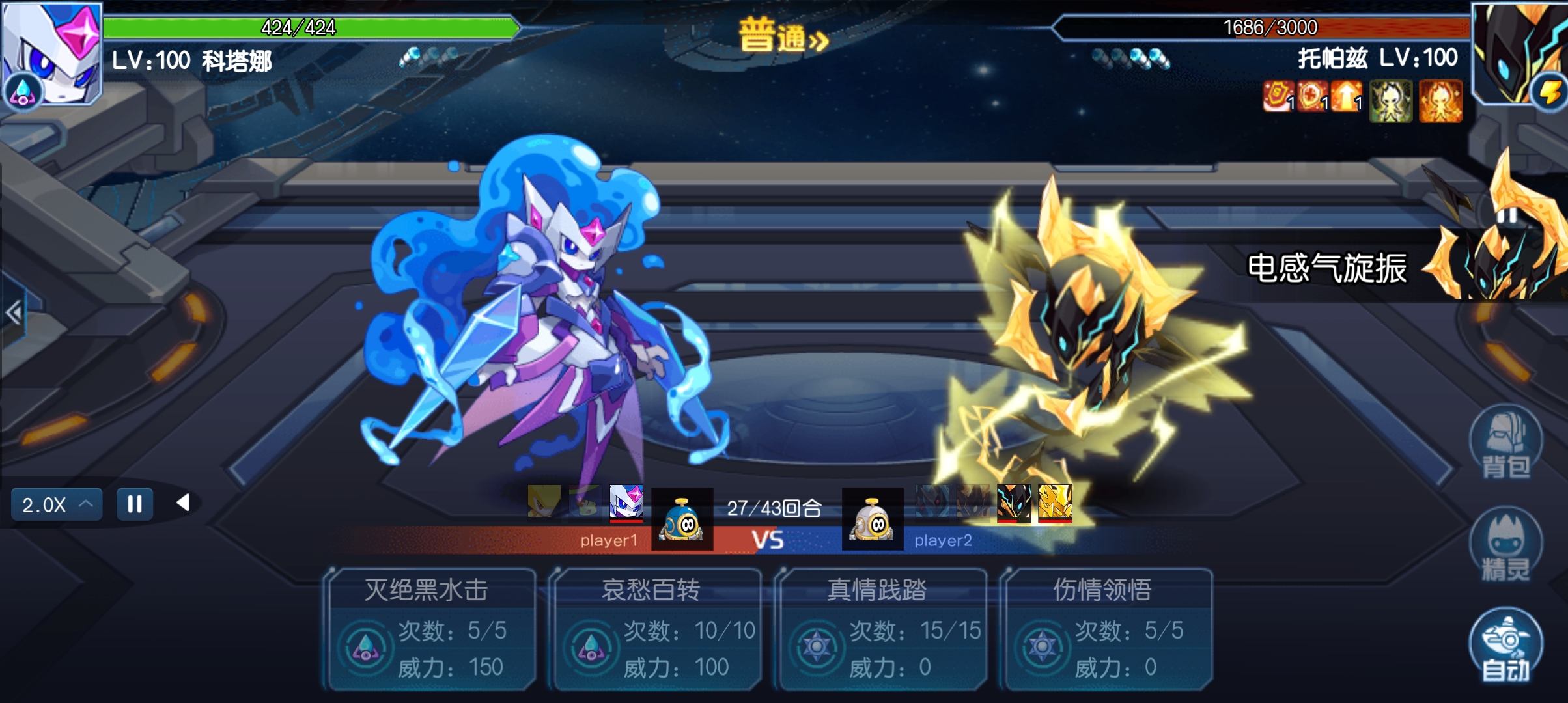
Task: Open the 精灵 spirit switch menu
Action: (x=1505, y=544)
